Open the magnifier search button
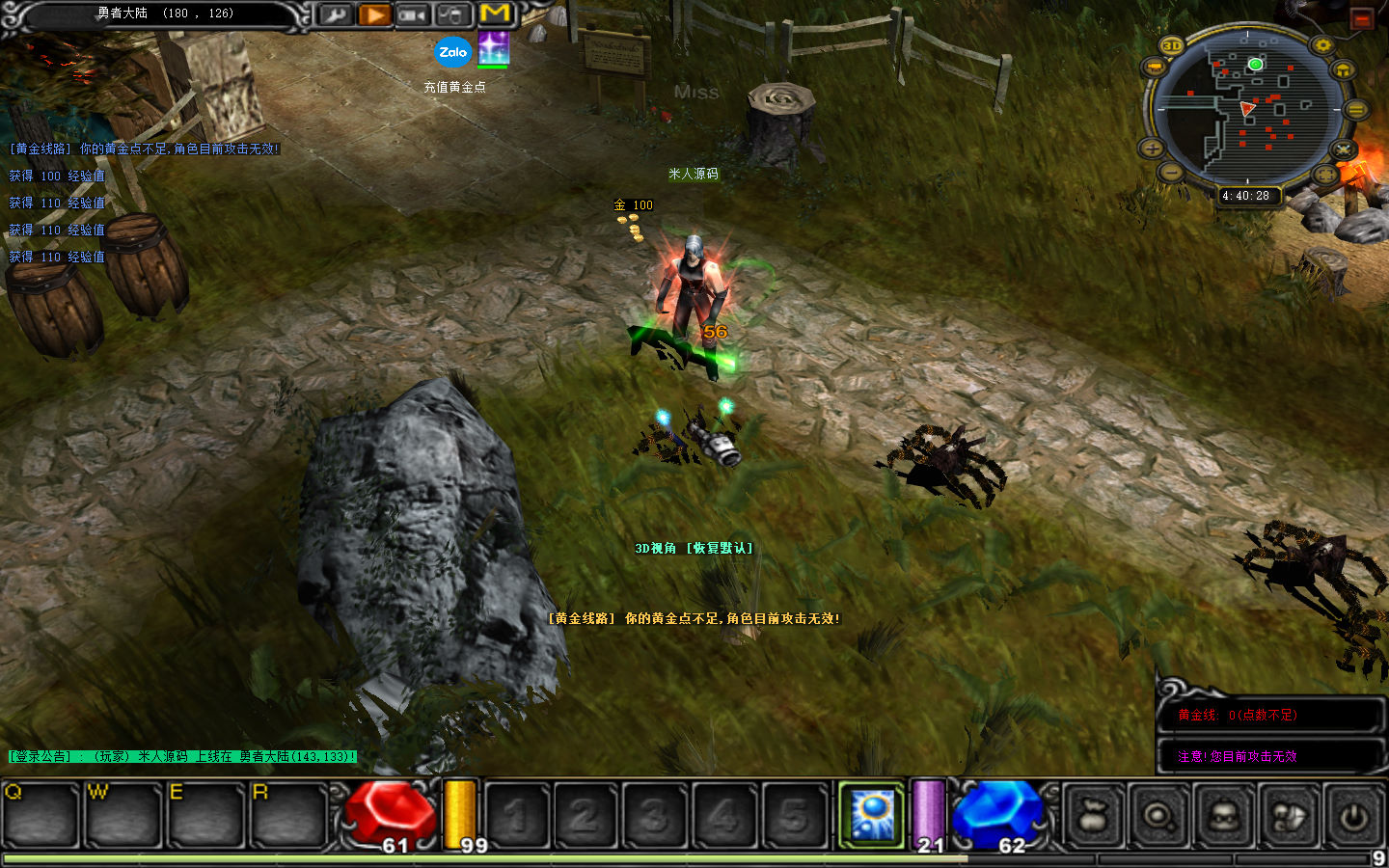Viewport: 1389px width, 868px height. (x=1157, y=817)
